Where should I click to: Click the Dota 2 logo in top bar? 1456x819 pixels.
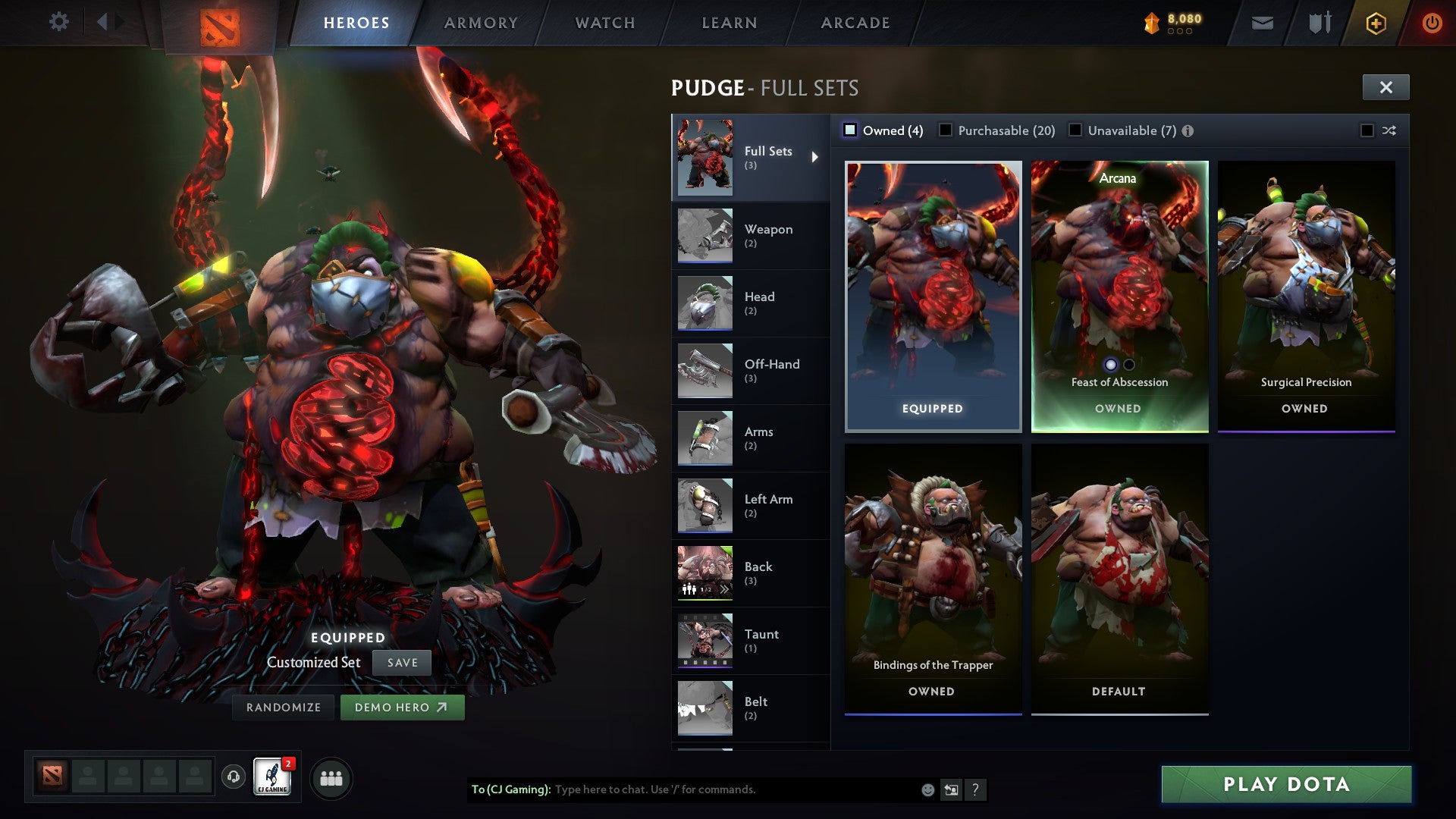pos(218,23)
